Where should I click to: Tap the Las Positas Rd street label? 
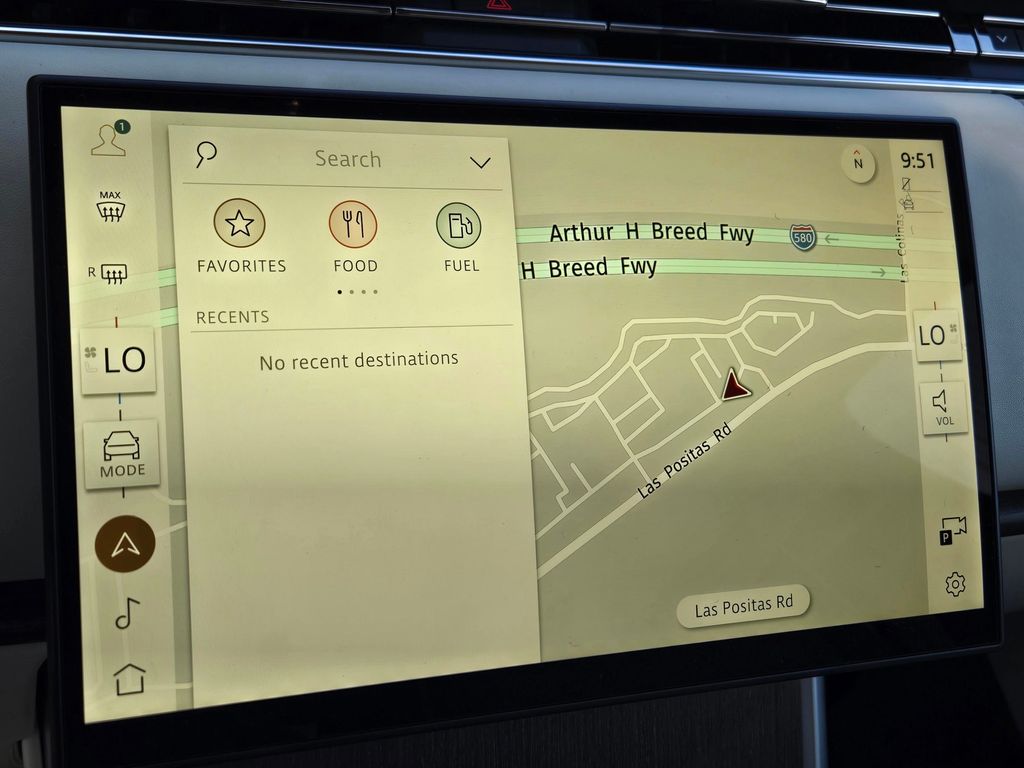click(743, 606)
